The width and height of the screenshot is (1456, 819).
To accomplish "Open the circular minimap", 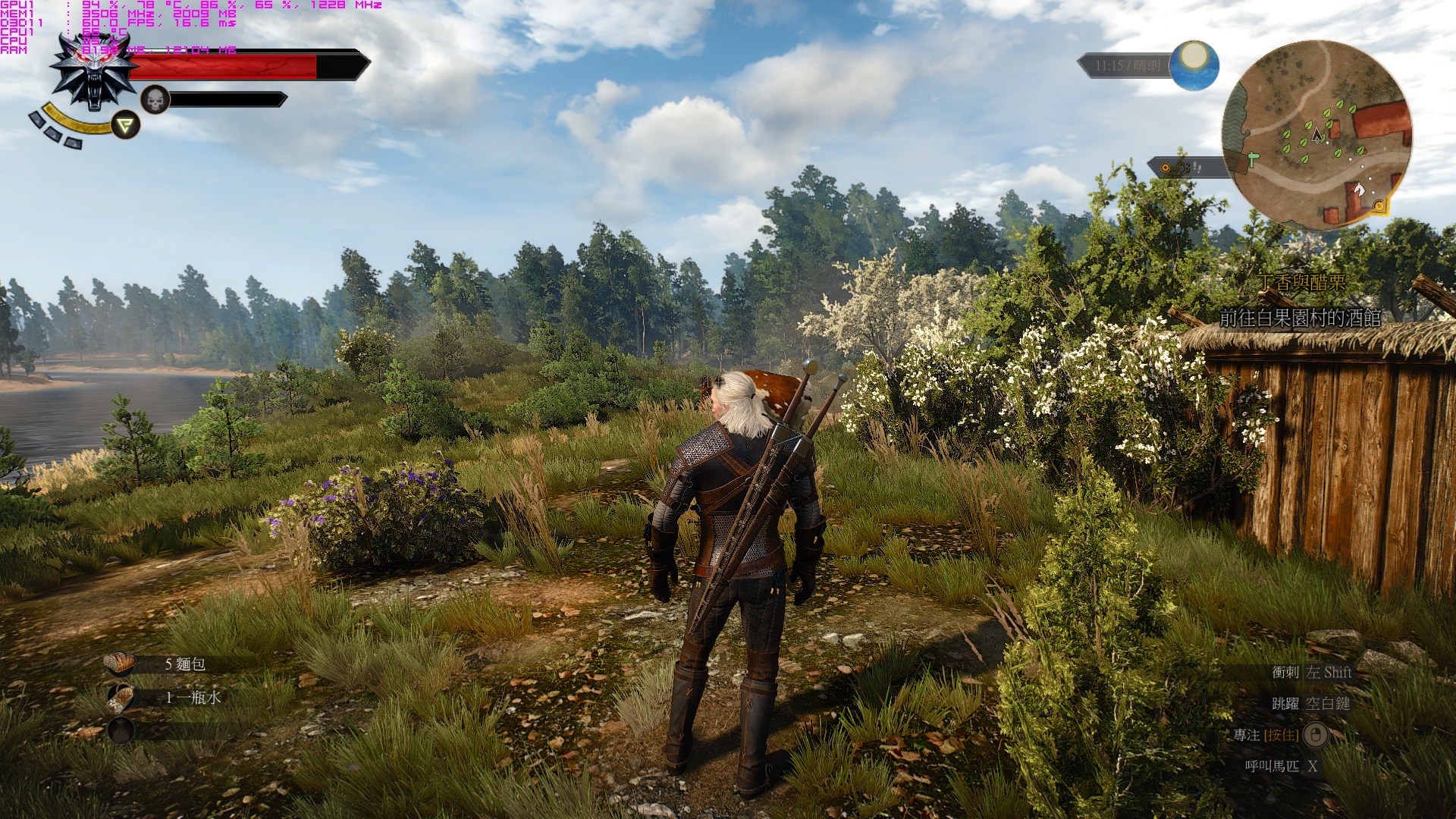I will pyautogui.click(x=1316, y=135).
